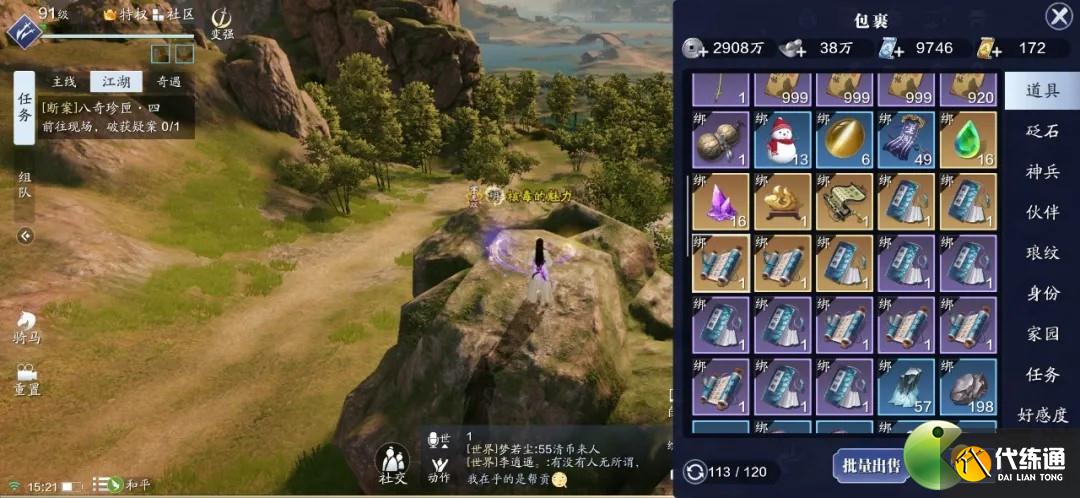Image resolution: width=1080 pixels, height=498 pixels.
Task: Click the 变强 power-up icon
Action: [x=222, y=22]
